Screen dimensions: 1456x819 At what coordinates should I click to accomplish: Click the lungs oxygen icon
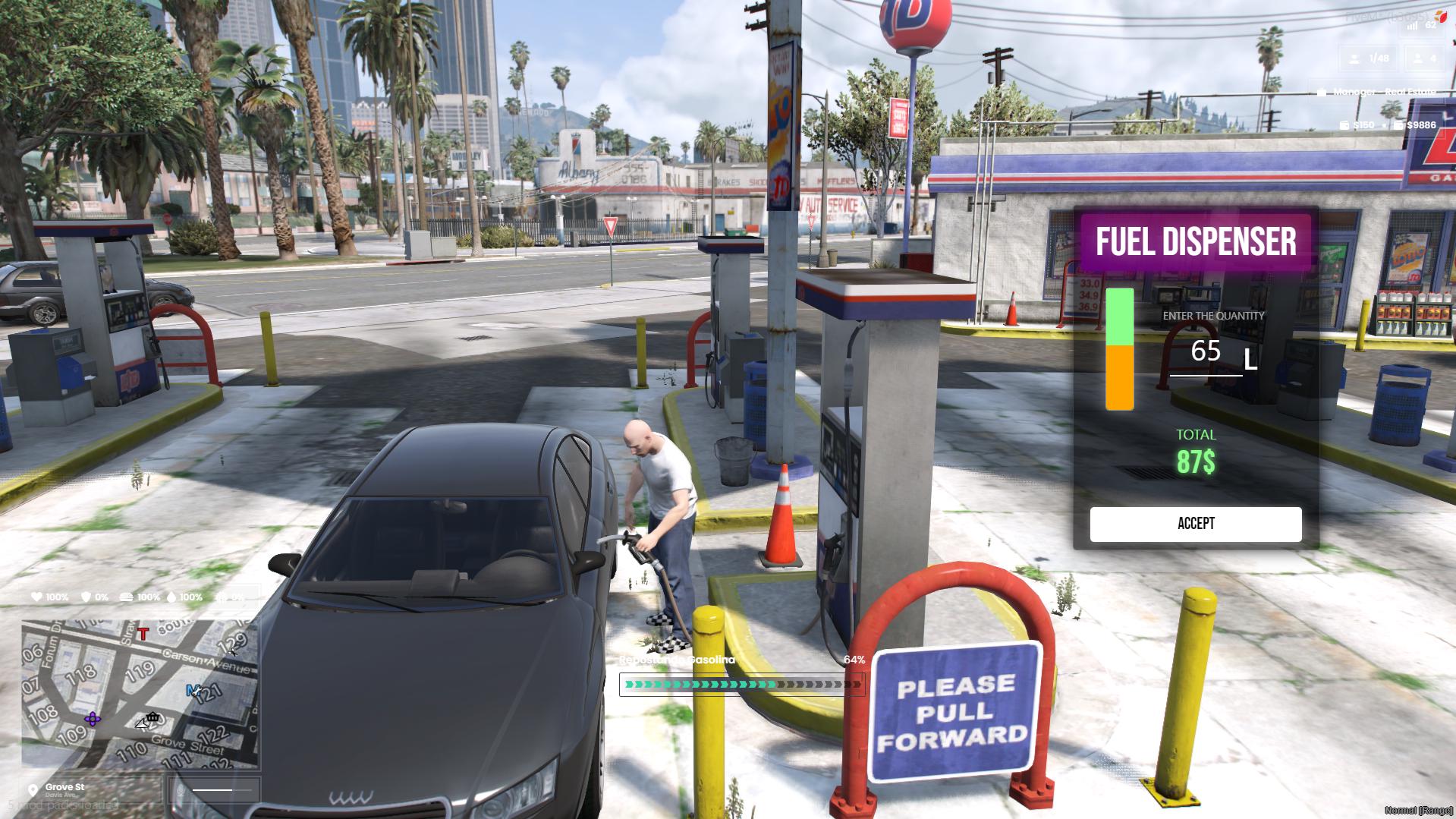(x=222, y=597)
